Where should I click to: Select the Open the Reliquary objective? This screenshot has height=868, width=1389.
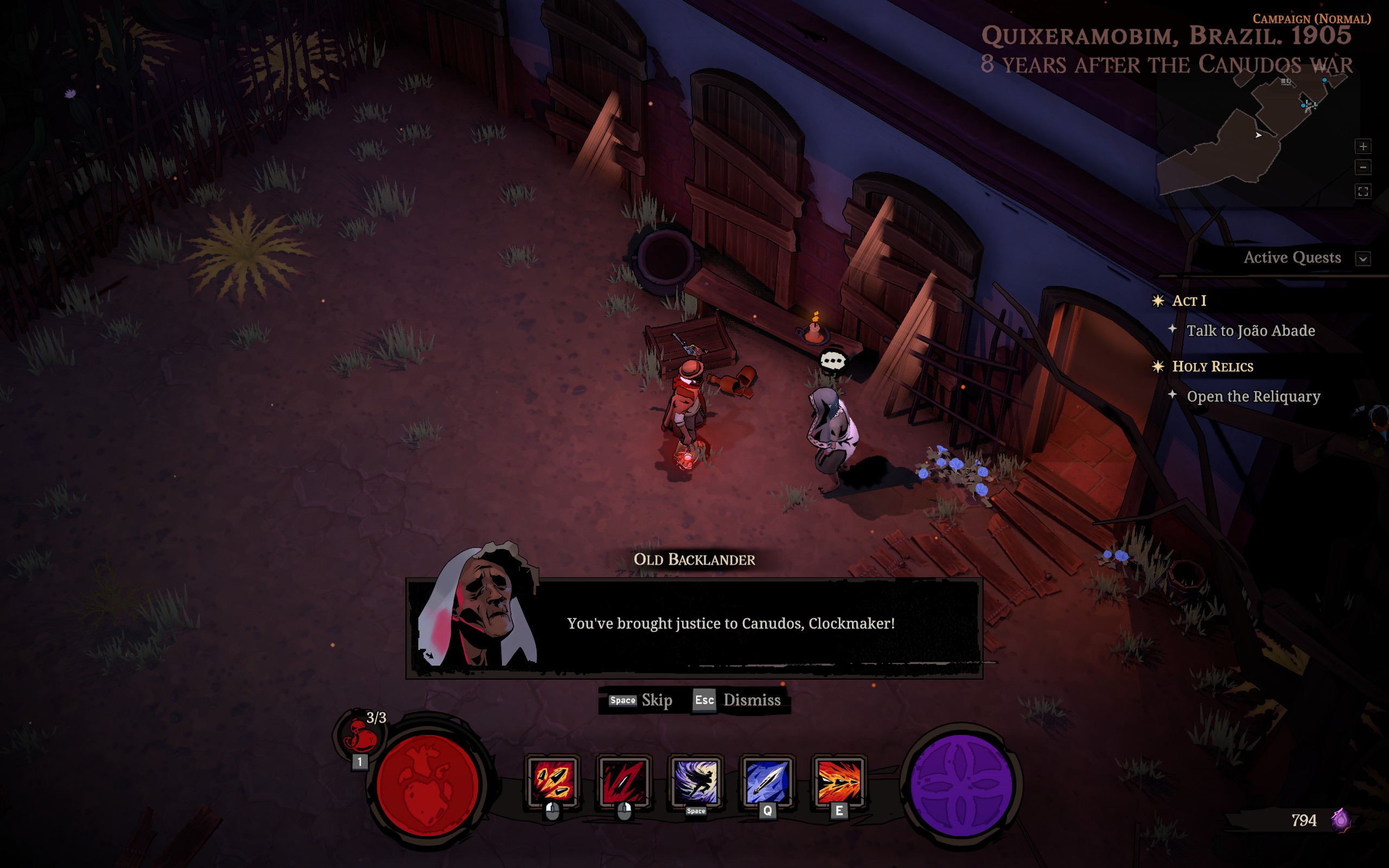coord(1253,397)
